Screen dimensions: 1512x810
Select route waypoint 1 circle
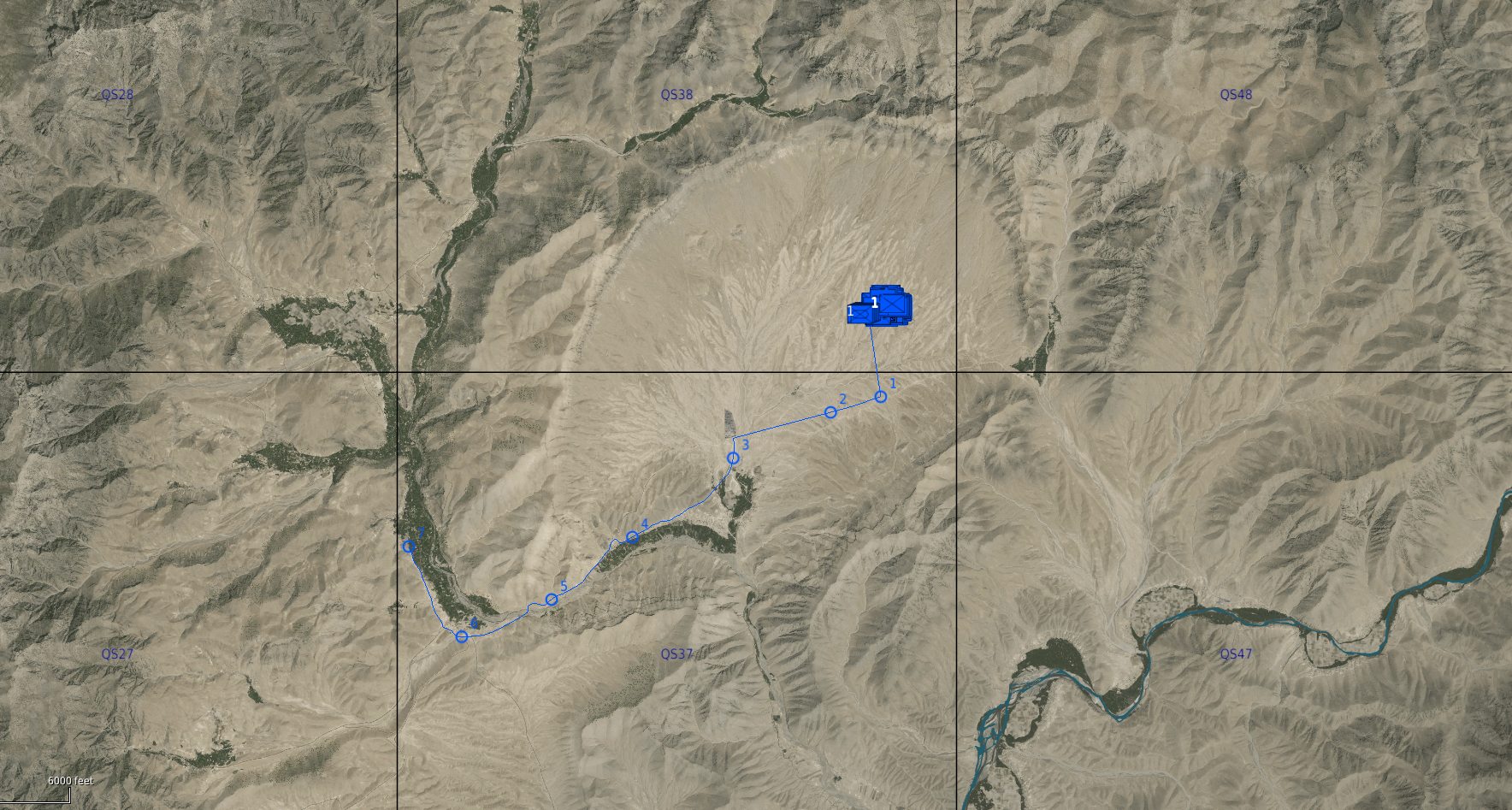tap(880, 396)
